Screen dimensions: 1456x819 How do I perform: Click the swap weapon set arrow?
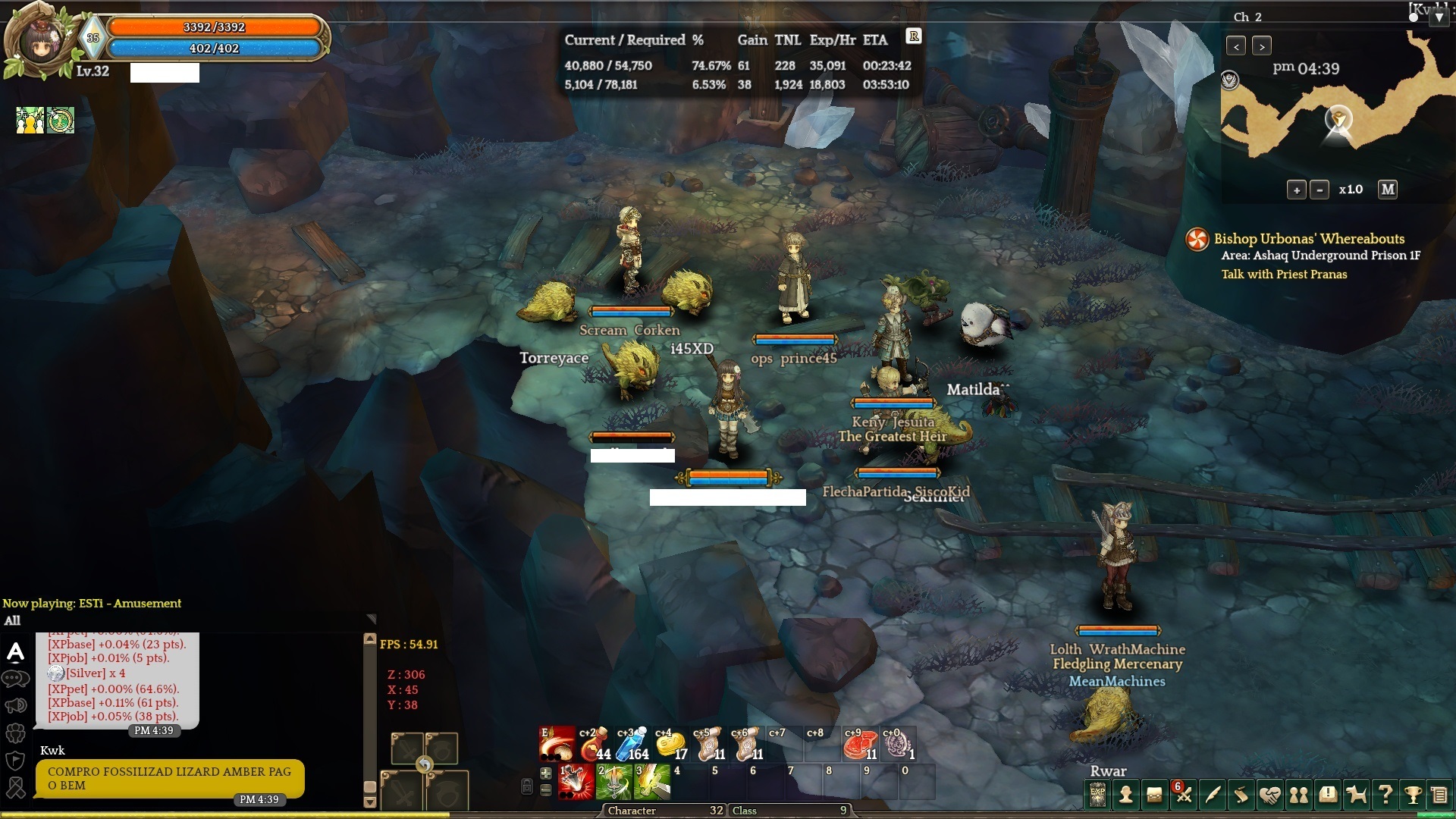(424, 764)
